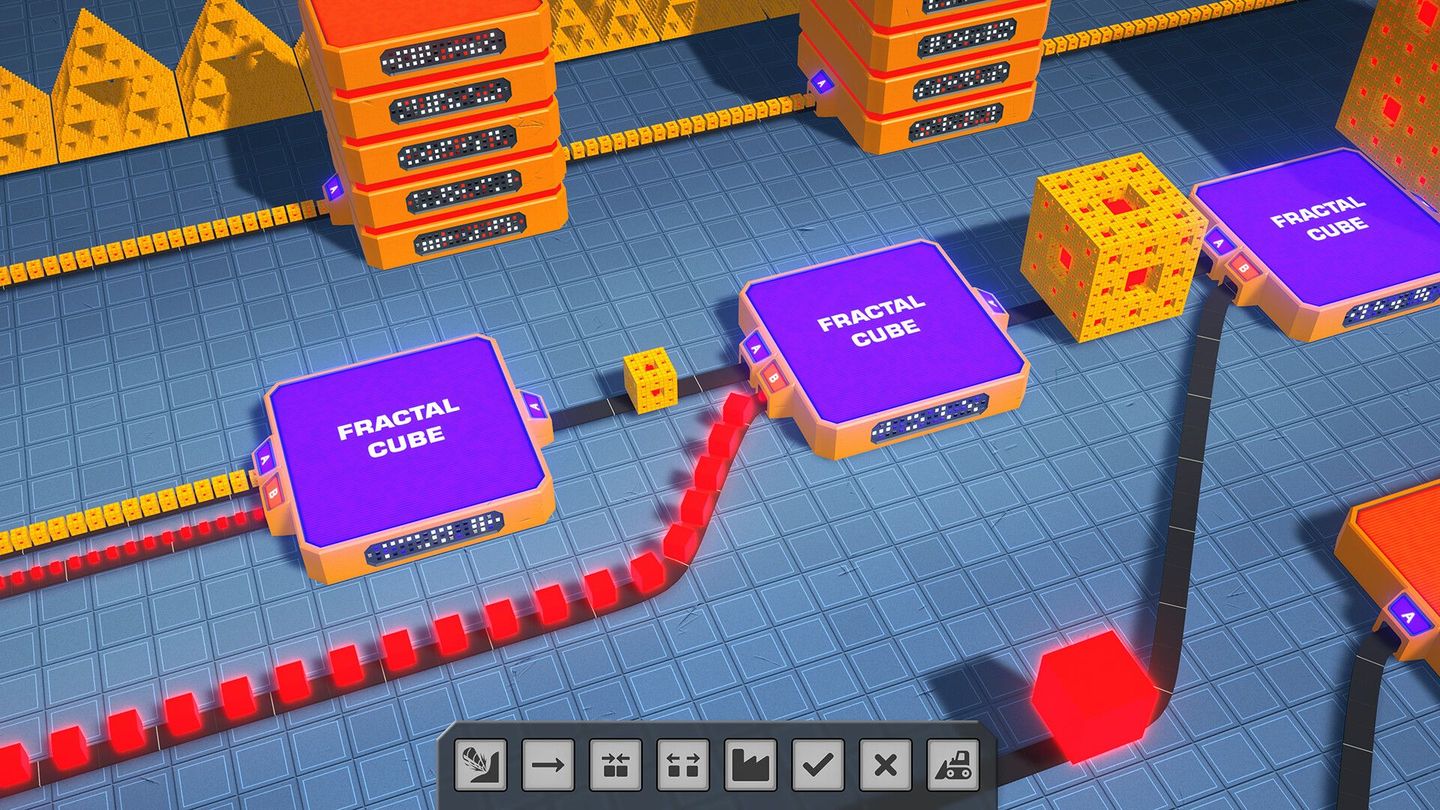Select the extractor tool in the toolbar

pyautogui.click(x=478, y=764)
